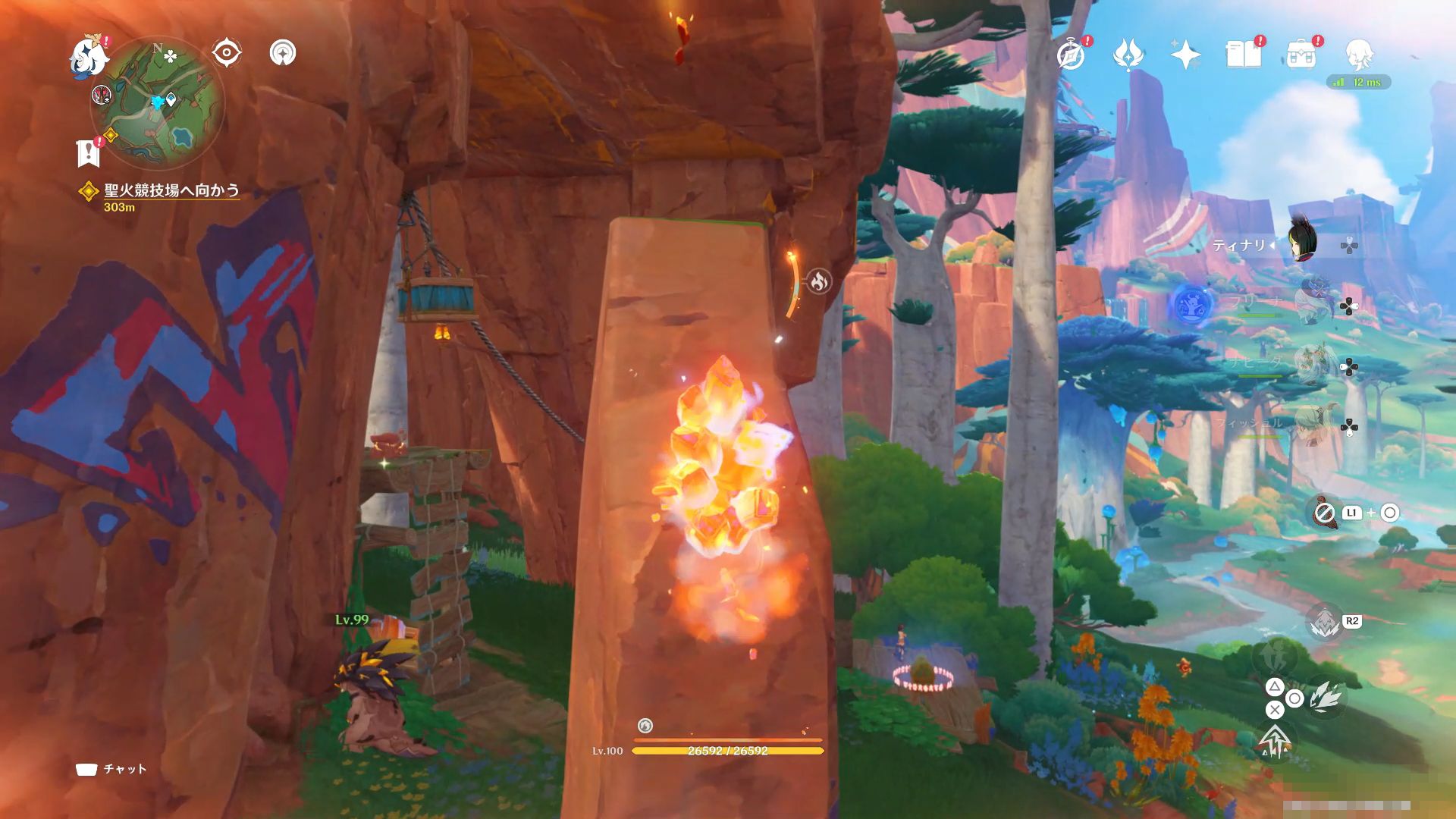Select the 聖火競技場へ向かう quest tracker
Screen dimensions: 1456x819
click(171, 190)
